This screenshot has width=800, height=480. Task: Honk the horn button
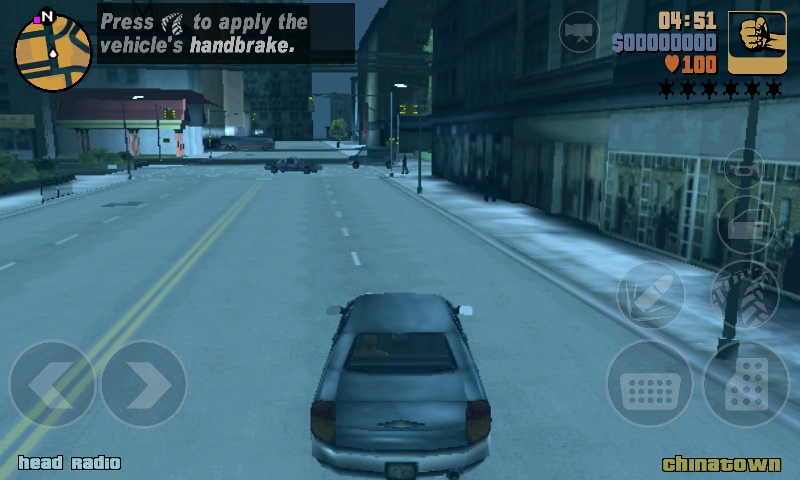coord(744,168)
